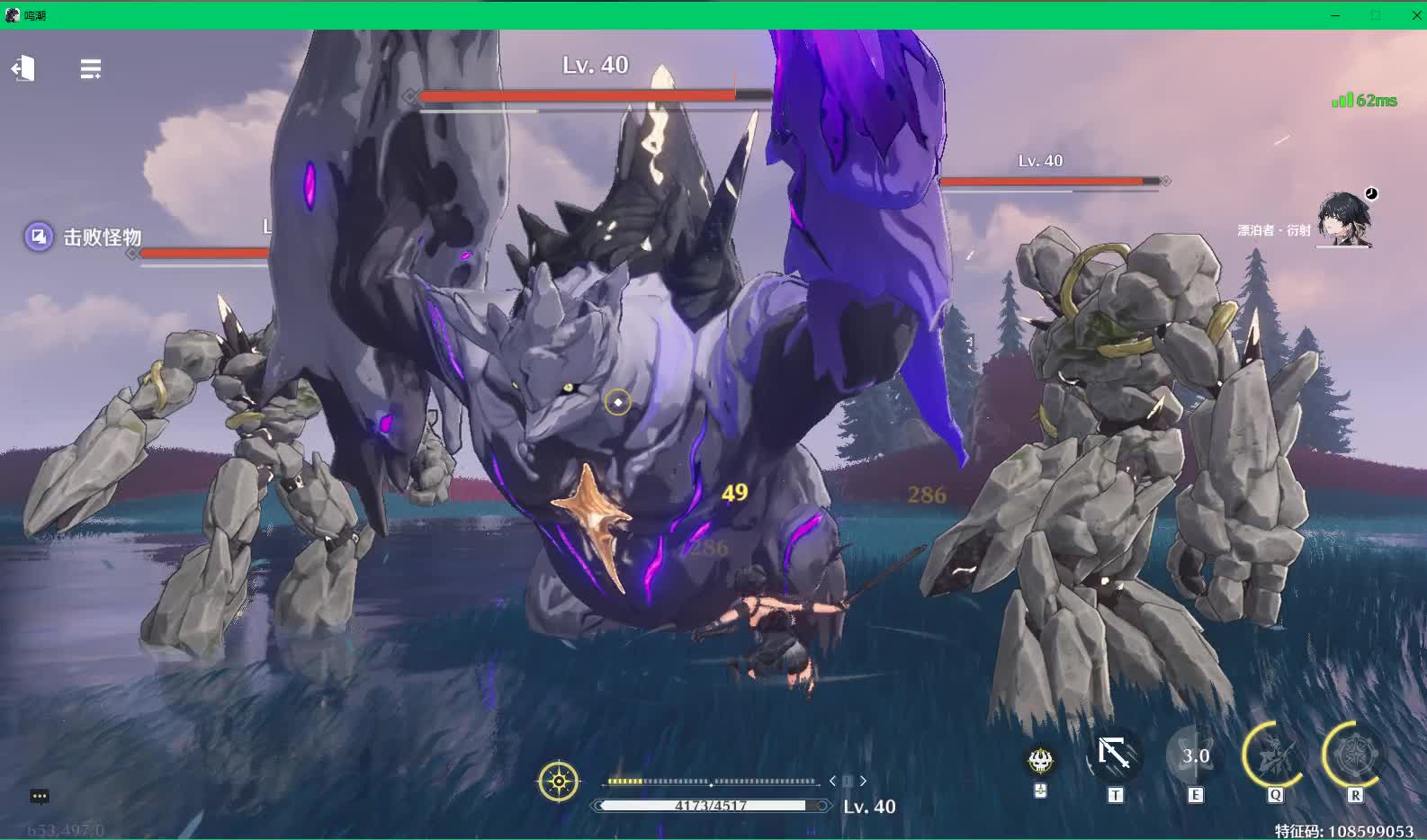Toggle the yellow target lock-on icon
1427x840 pixels.
[x=558, y=782]
